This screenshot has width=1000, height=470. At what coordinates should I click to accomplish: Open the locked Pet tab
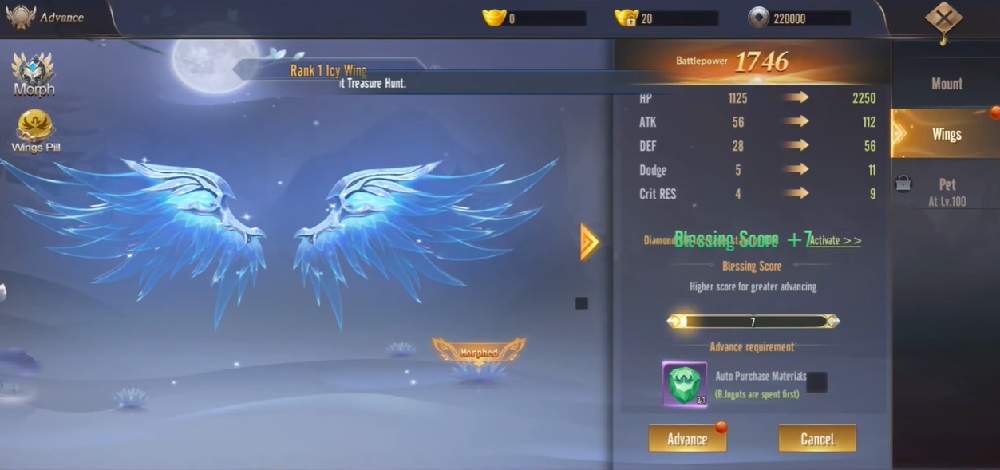(x=946, y=191)
